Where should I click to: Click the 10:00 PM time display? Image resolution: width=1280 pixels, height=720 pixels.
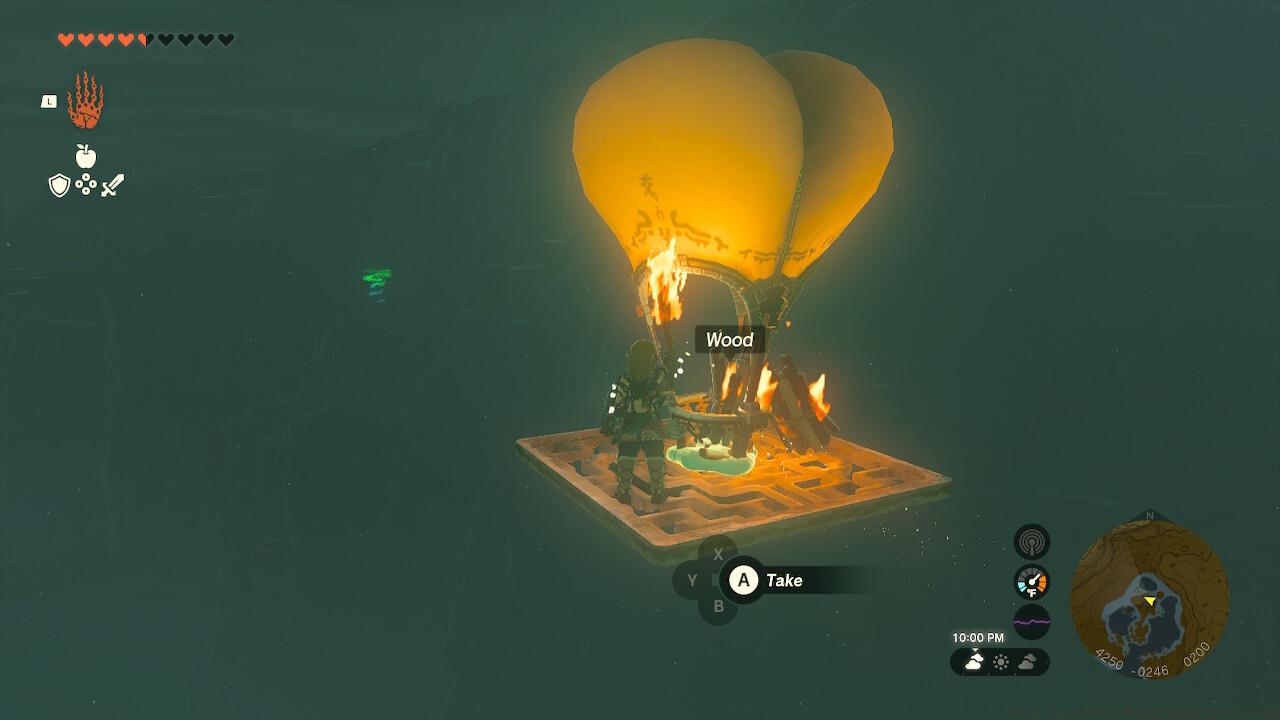click(977, 636)
